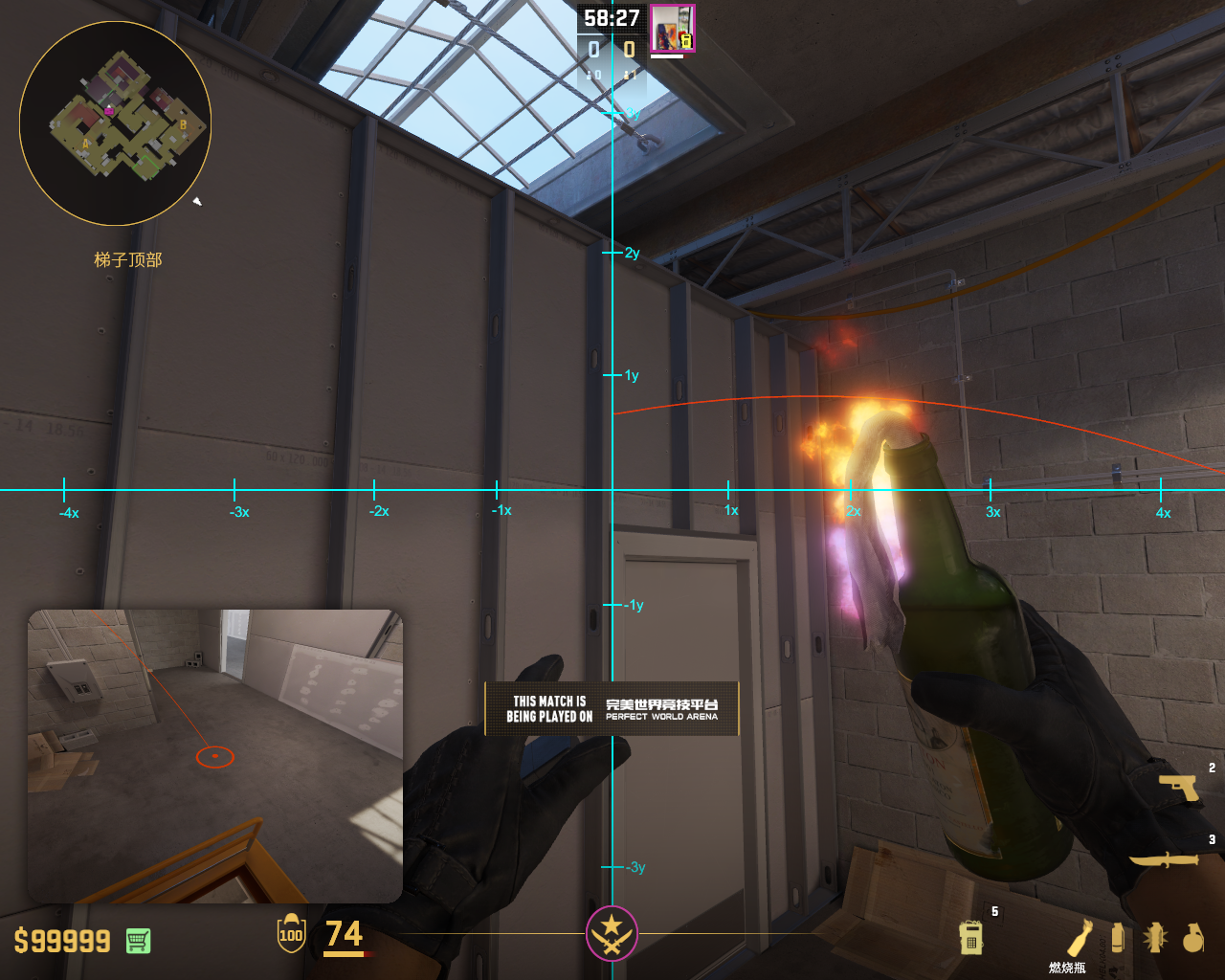Choose the HE grenade icon

(1192, 938)
